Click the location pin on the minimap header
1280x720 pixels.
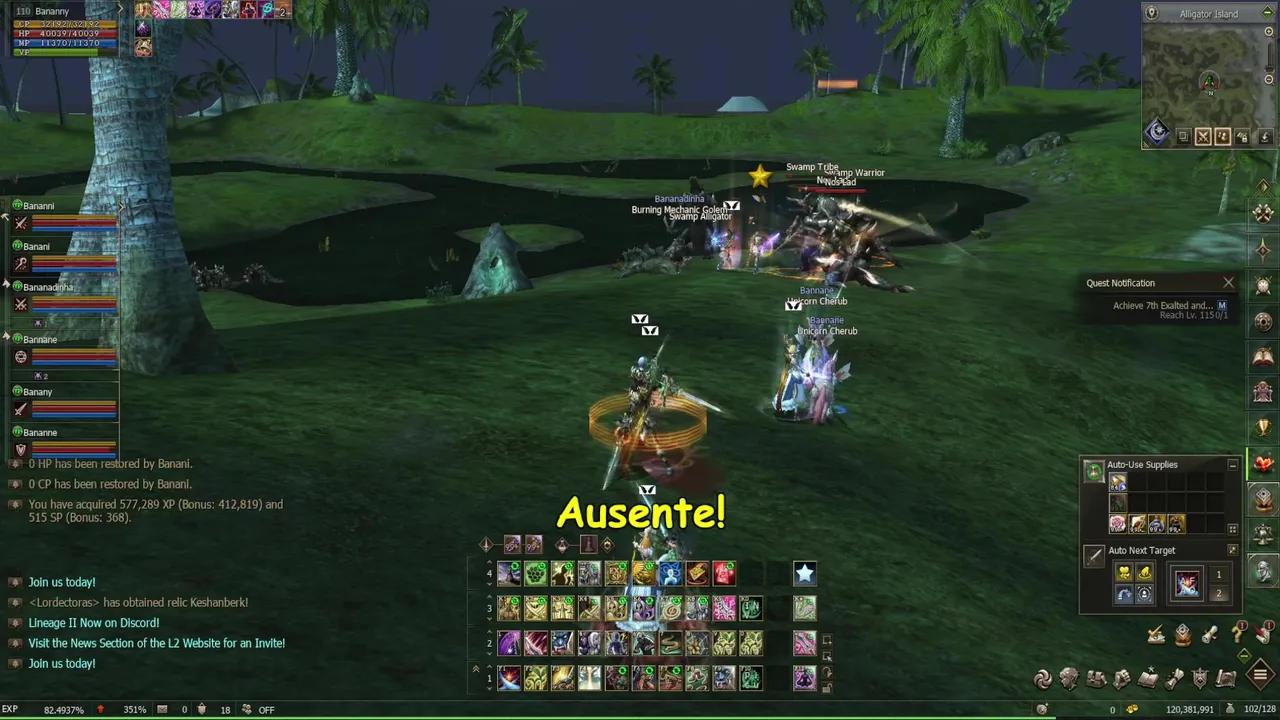click(1152, 13)
